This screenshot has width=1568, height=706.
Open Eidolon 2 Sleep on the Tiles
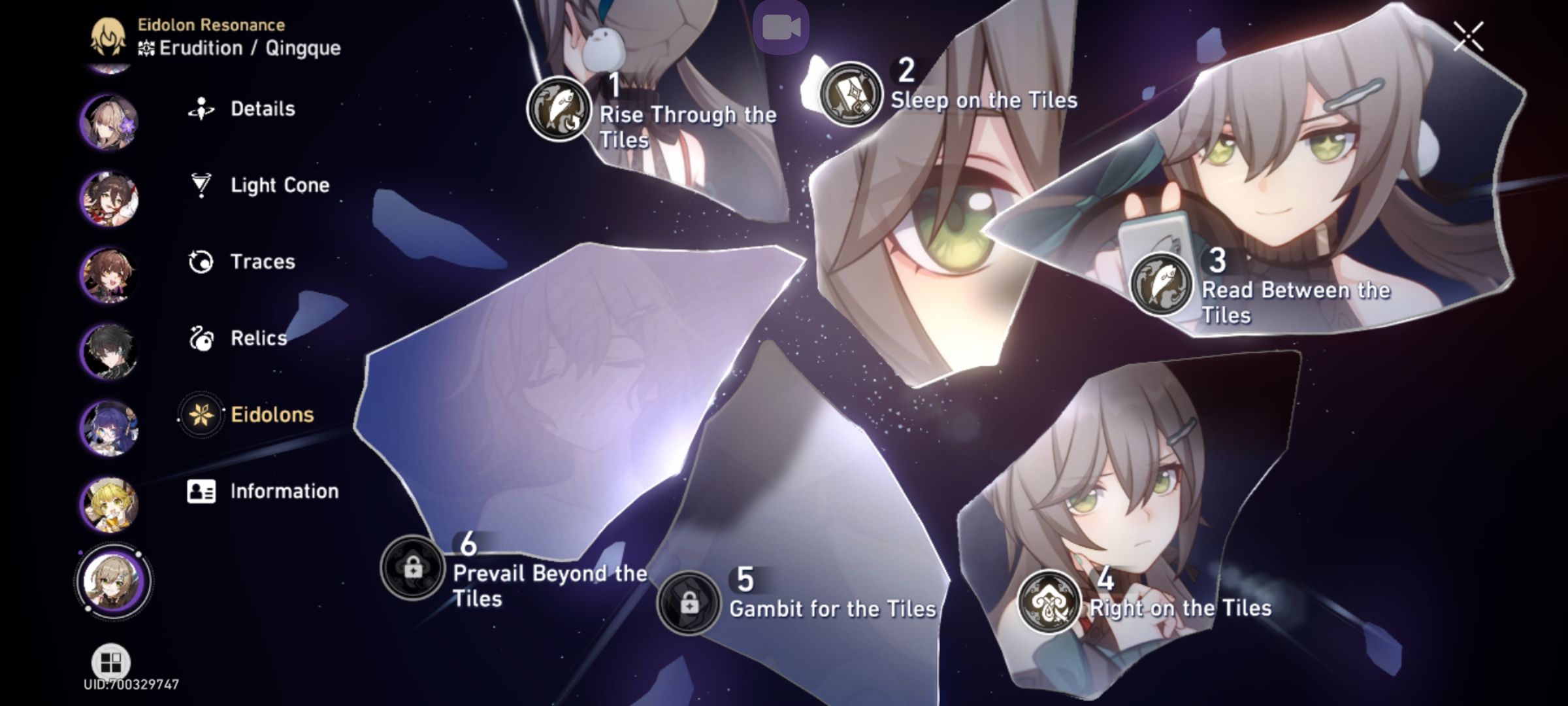[853, 93]
